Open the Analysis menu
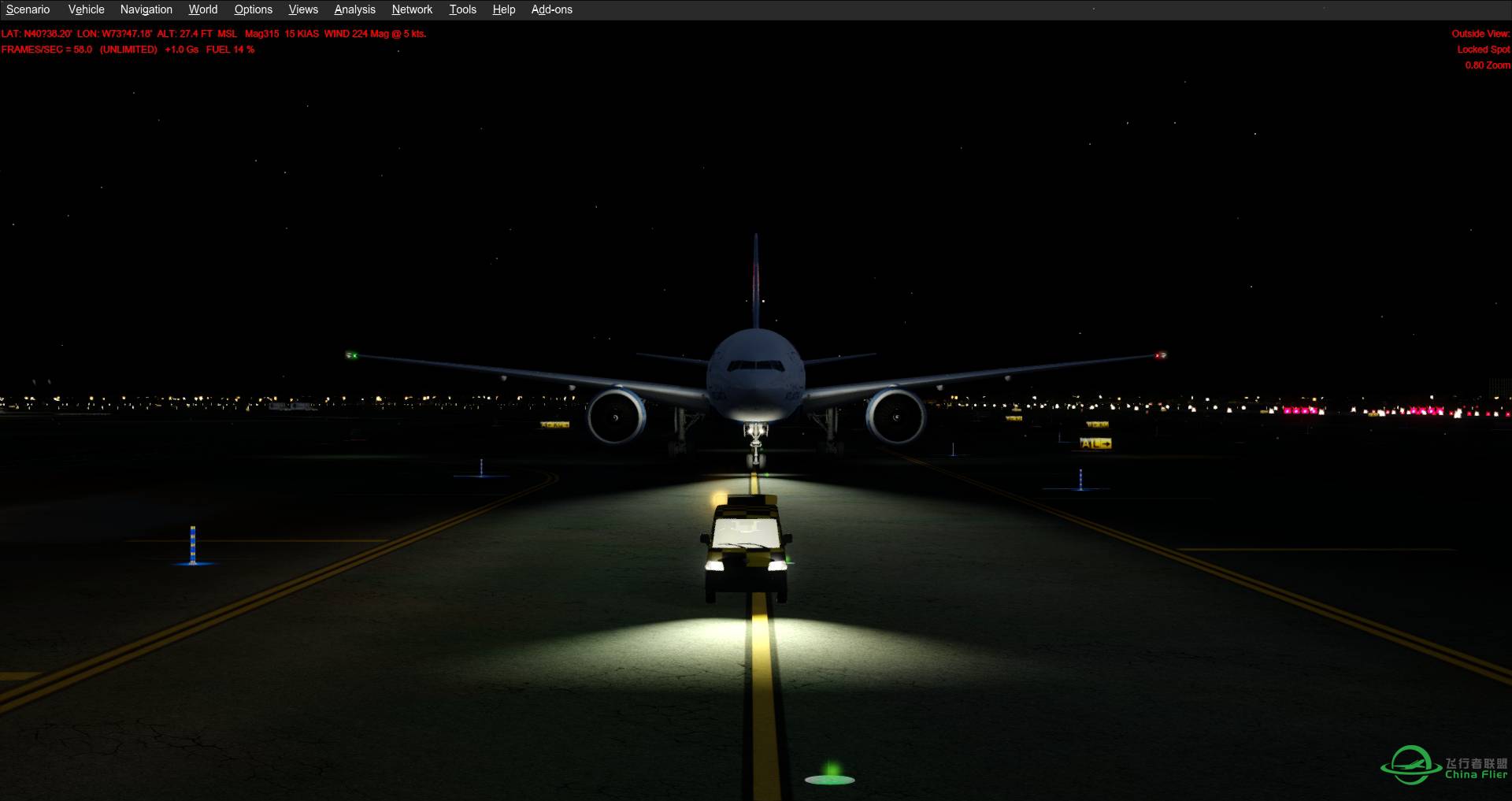Viewport: 1512px width, 801px height. [354, 9]
